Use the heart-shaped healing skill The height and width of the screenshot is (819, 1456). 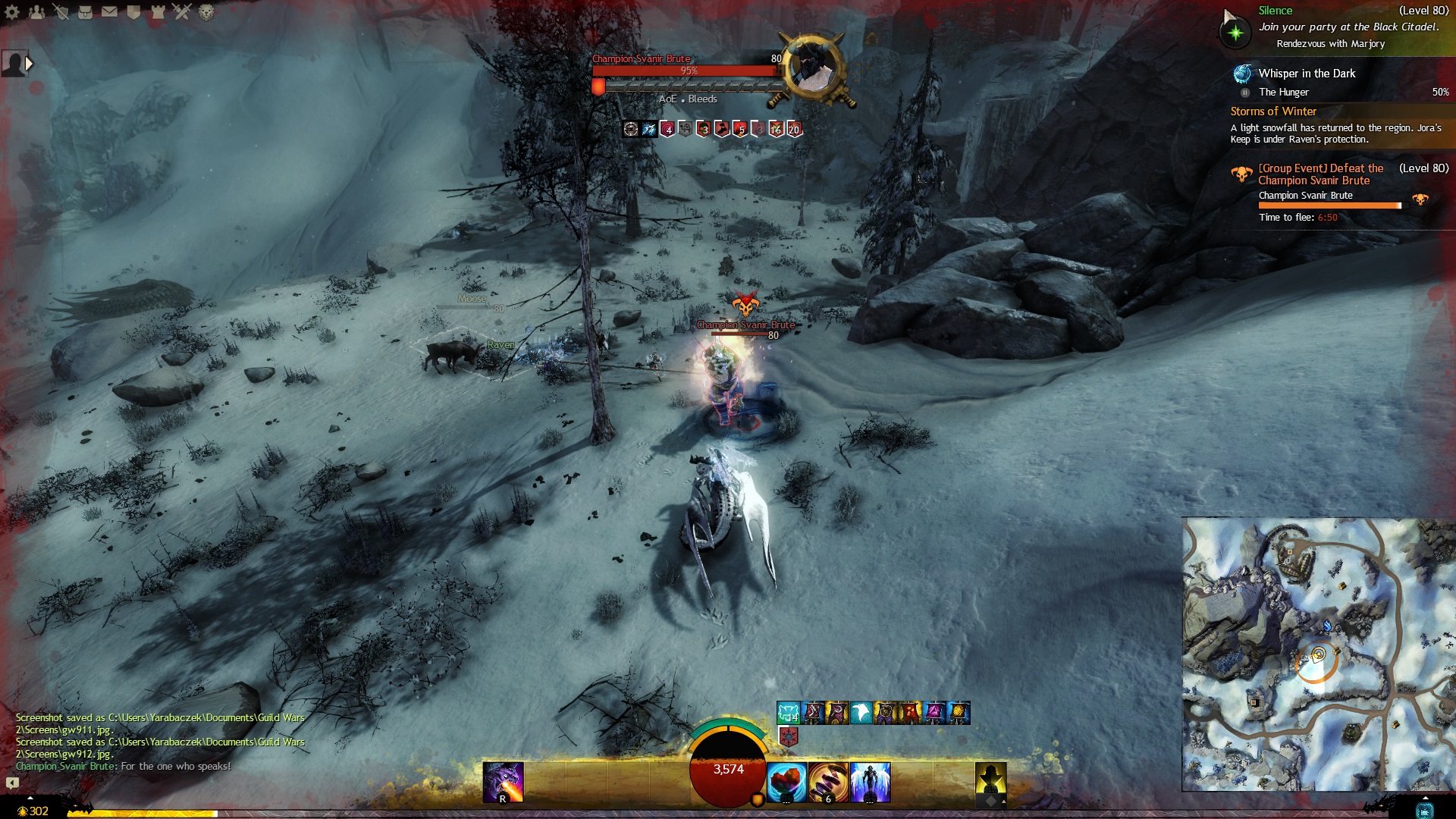click(x=786, y=783)
